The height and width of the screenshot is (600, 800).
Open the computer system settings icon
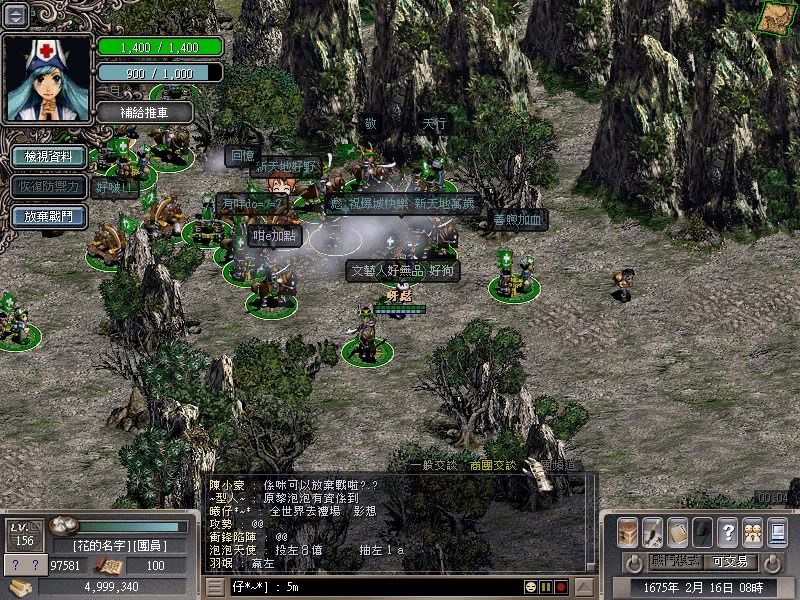point(777,531)
